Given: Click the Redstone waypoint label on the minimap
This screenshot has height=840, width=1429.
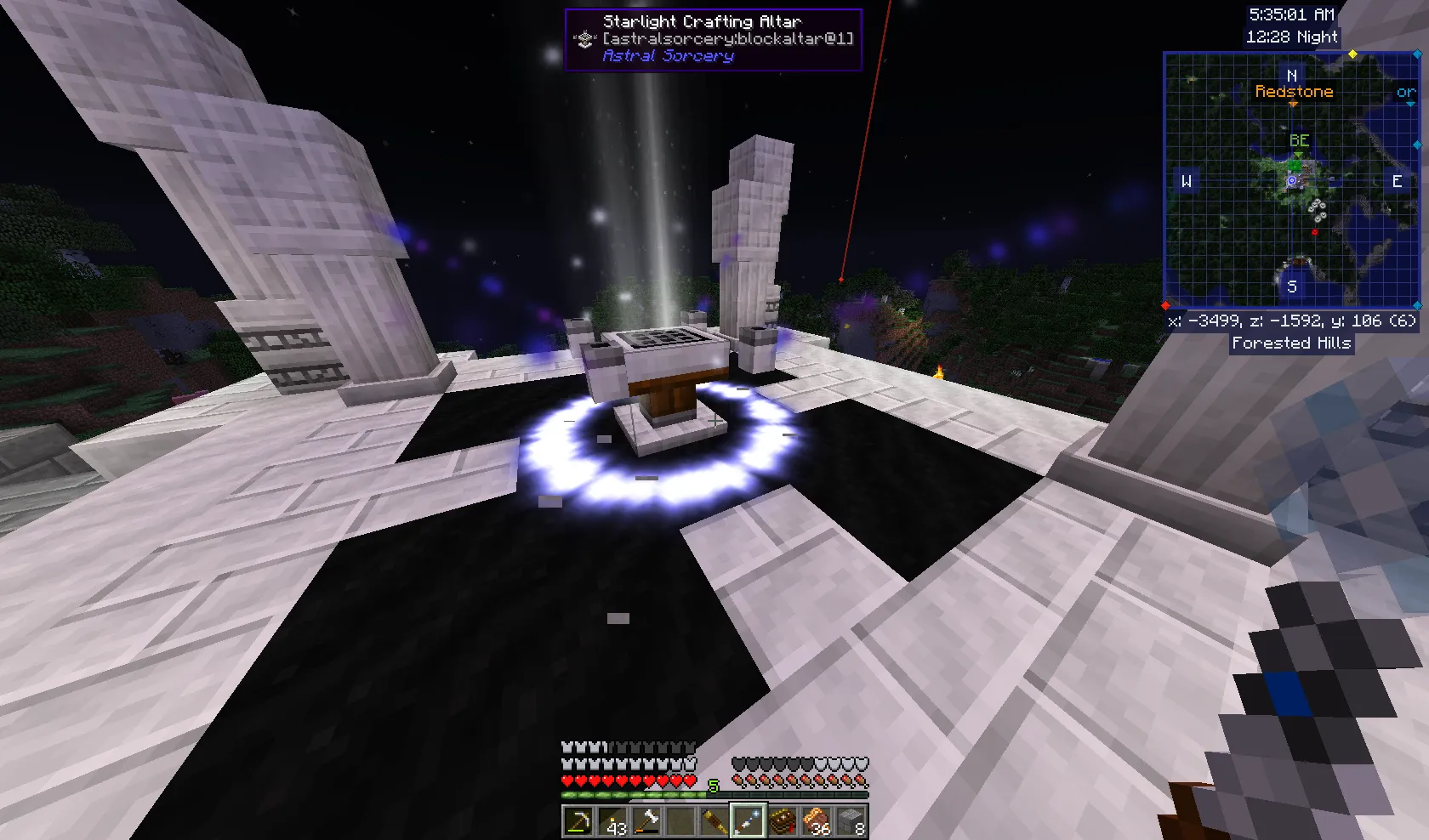Looking at the screenshot, I should (x=1295, y=92).
